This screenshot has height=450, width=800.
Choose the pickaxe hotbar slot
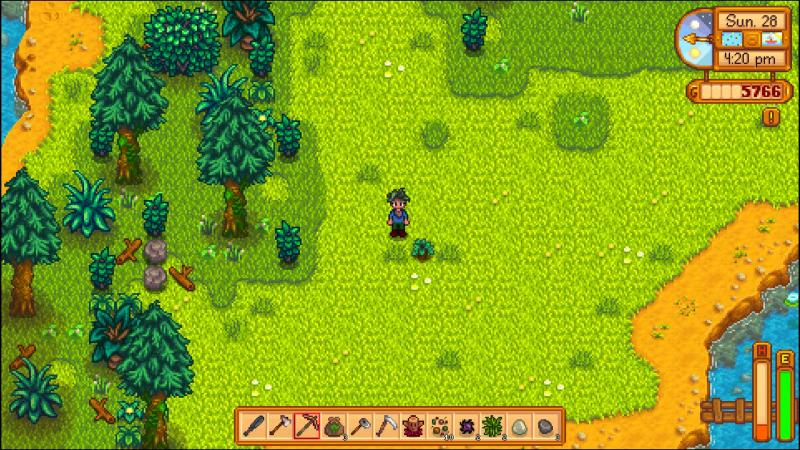point(308,425)
